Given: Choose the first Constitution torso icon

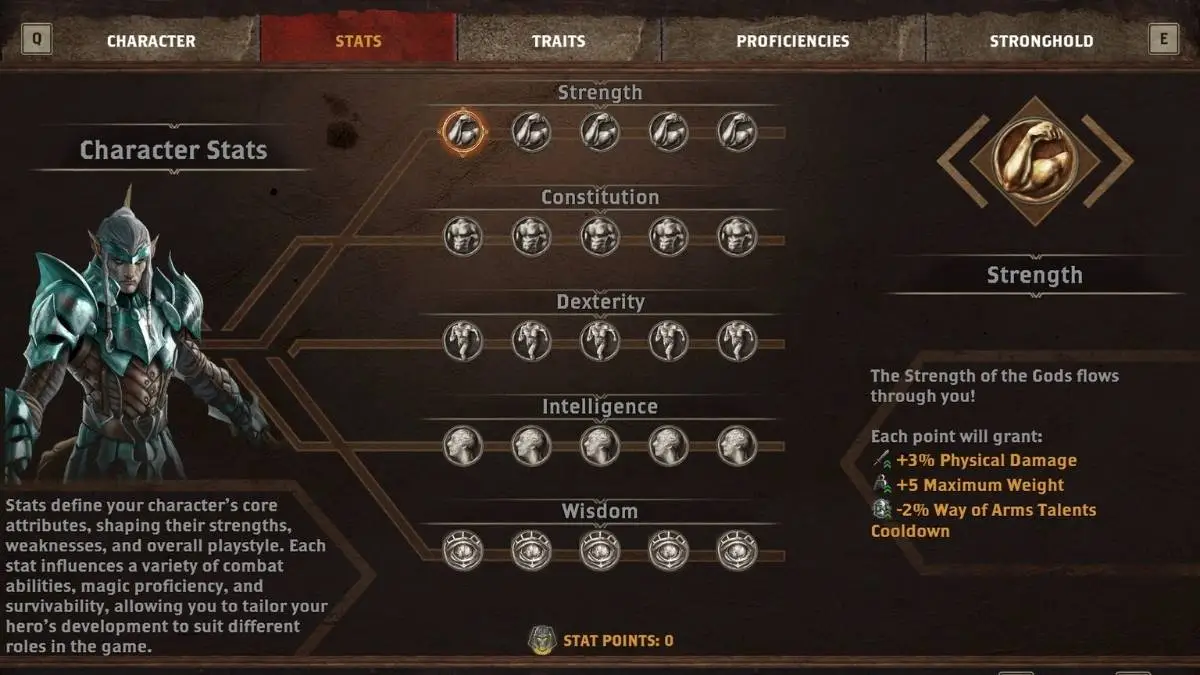Looking at the screenshot, I should 463,237.
